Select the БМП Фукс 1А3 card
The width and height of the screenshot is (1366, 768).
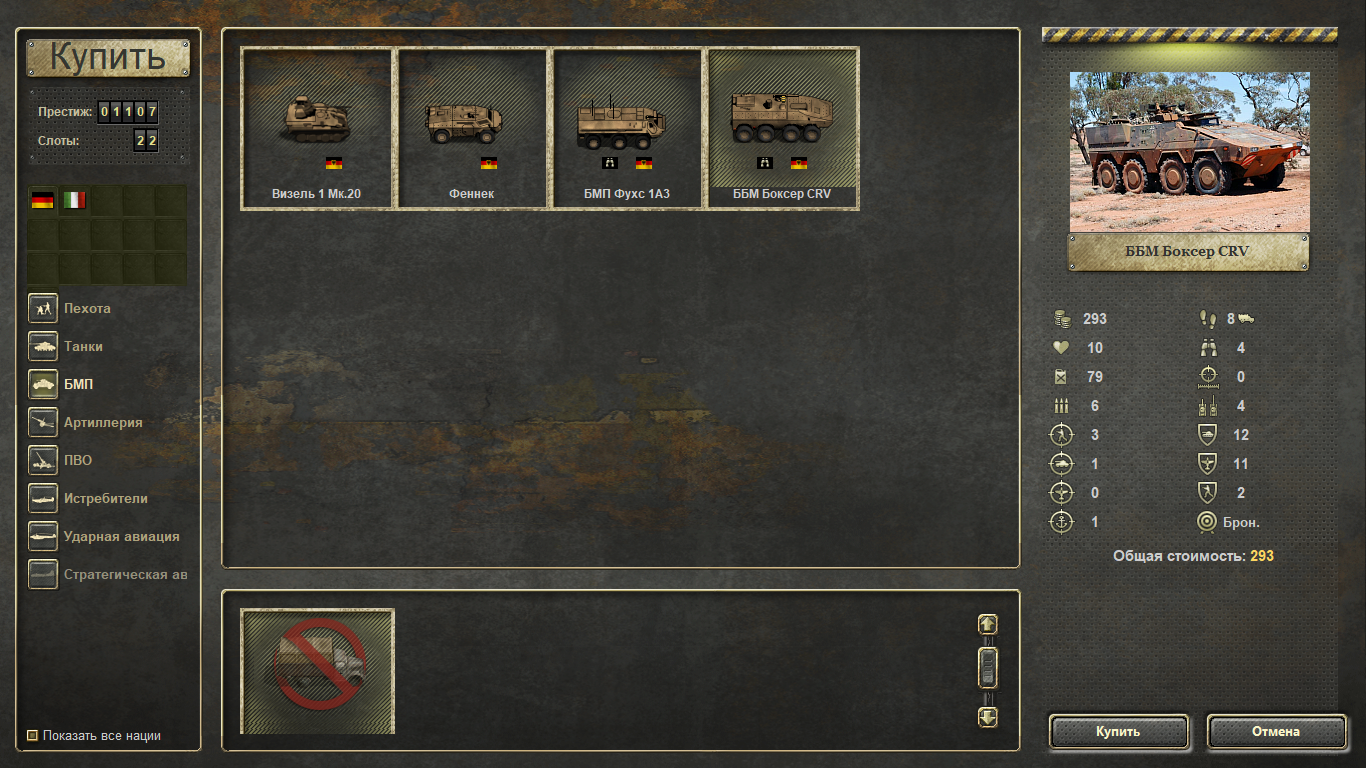coord(627,128)
